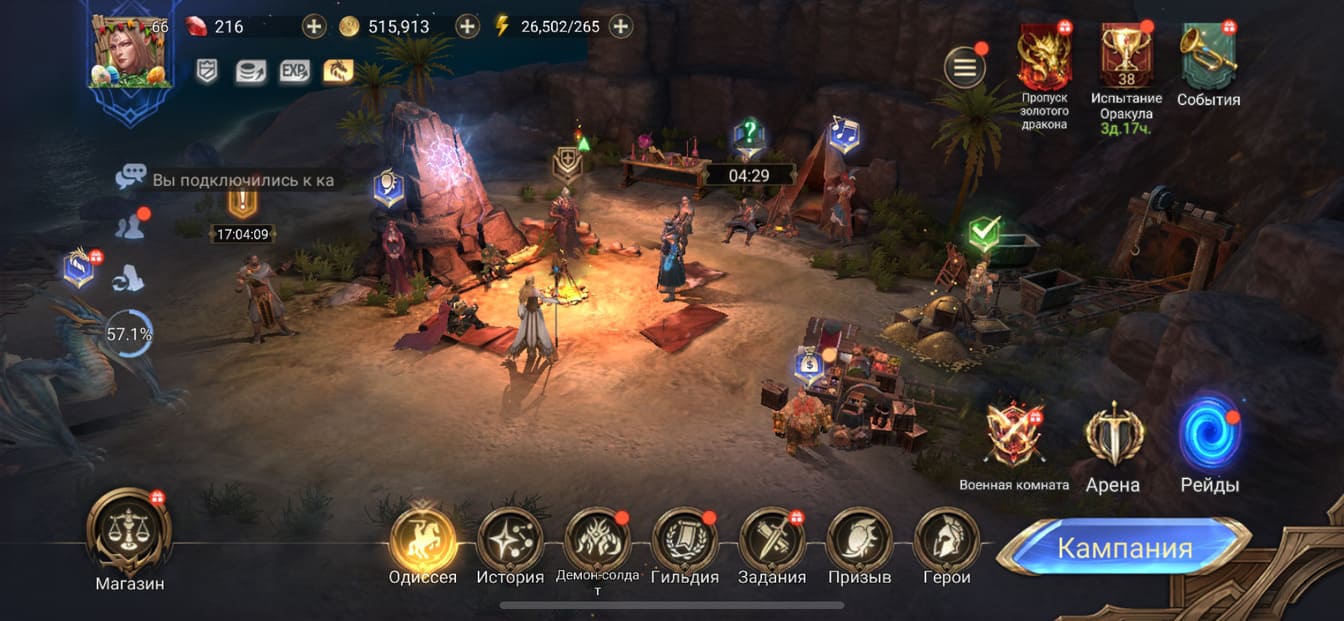Open the Задания quests menu
Image resolution: width=1344 pixels, height=621 pixels.
pos(772,540)
